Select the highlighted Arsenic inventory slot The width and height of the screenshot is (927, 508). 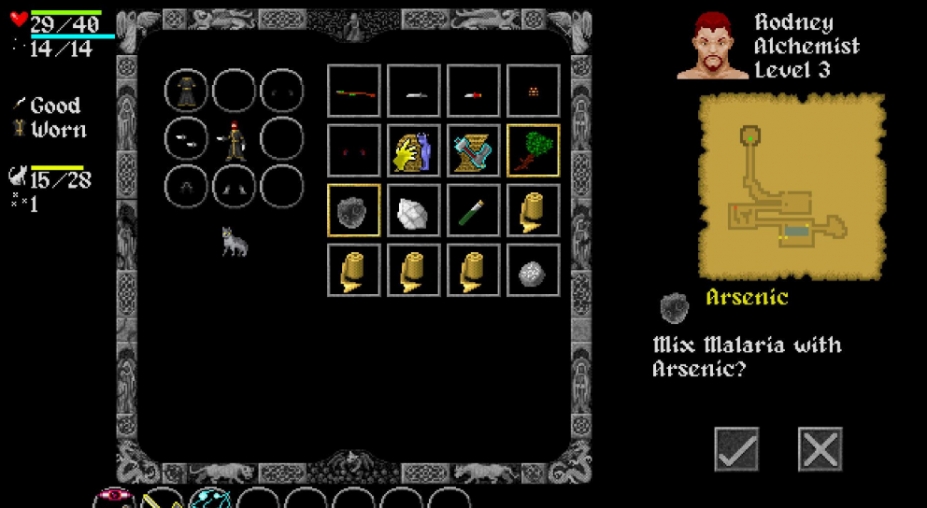pyautogui.click(x=354, y=210)
